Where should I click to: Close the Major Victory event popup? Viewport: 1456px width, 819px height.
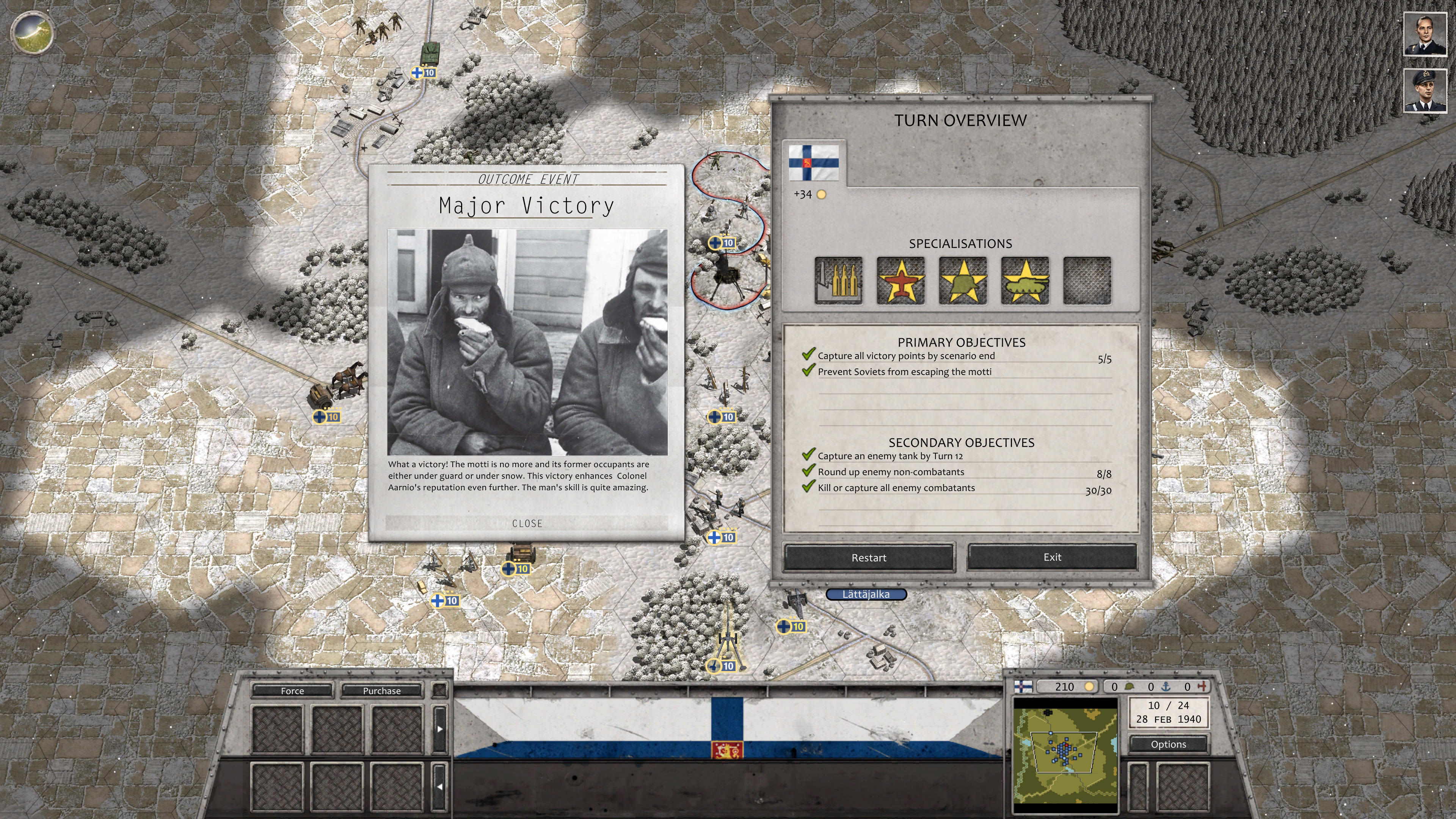click(527, 523)
